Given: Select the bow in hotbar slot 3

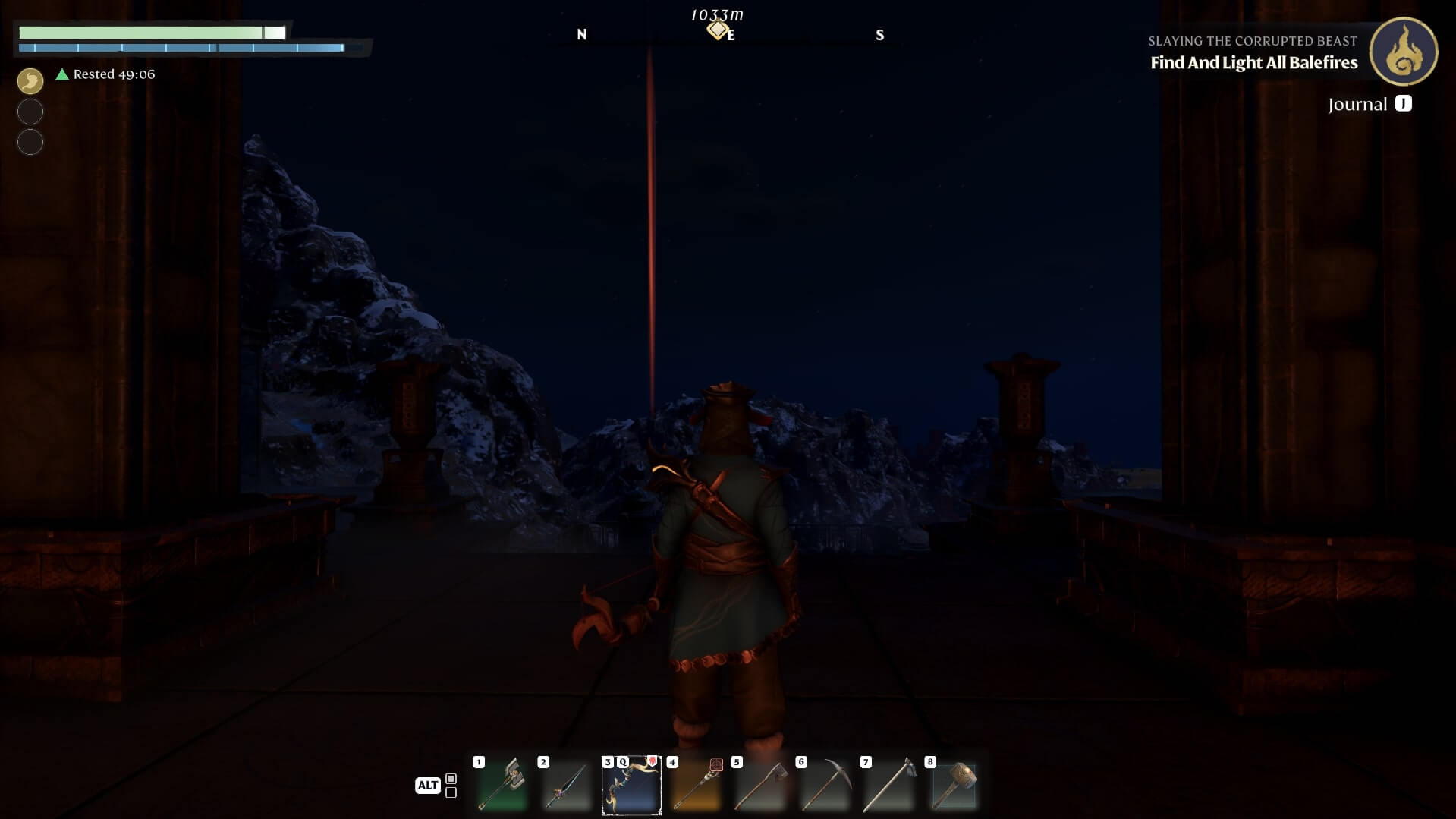Looking at the screenshot, I should (x=631, y=786).
